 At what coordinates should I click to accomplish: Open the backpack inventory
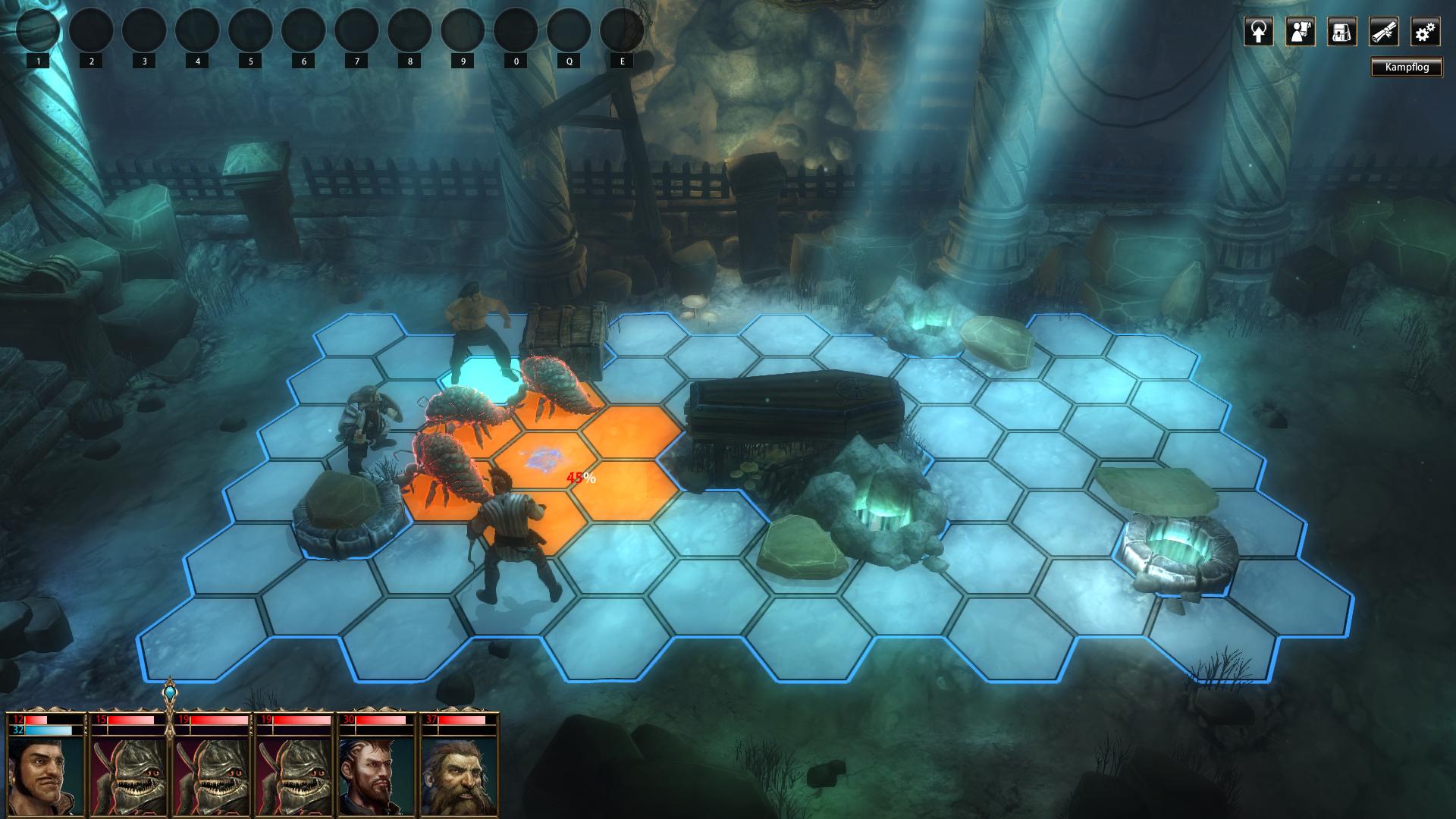pyautogui.click(x=1341, y=32)
